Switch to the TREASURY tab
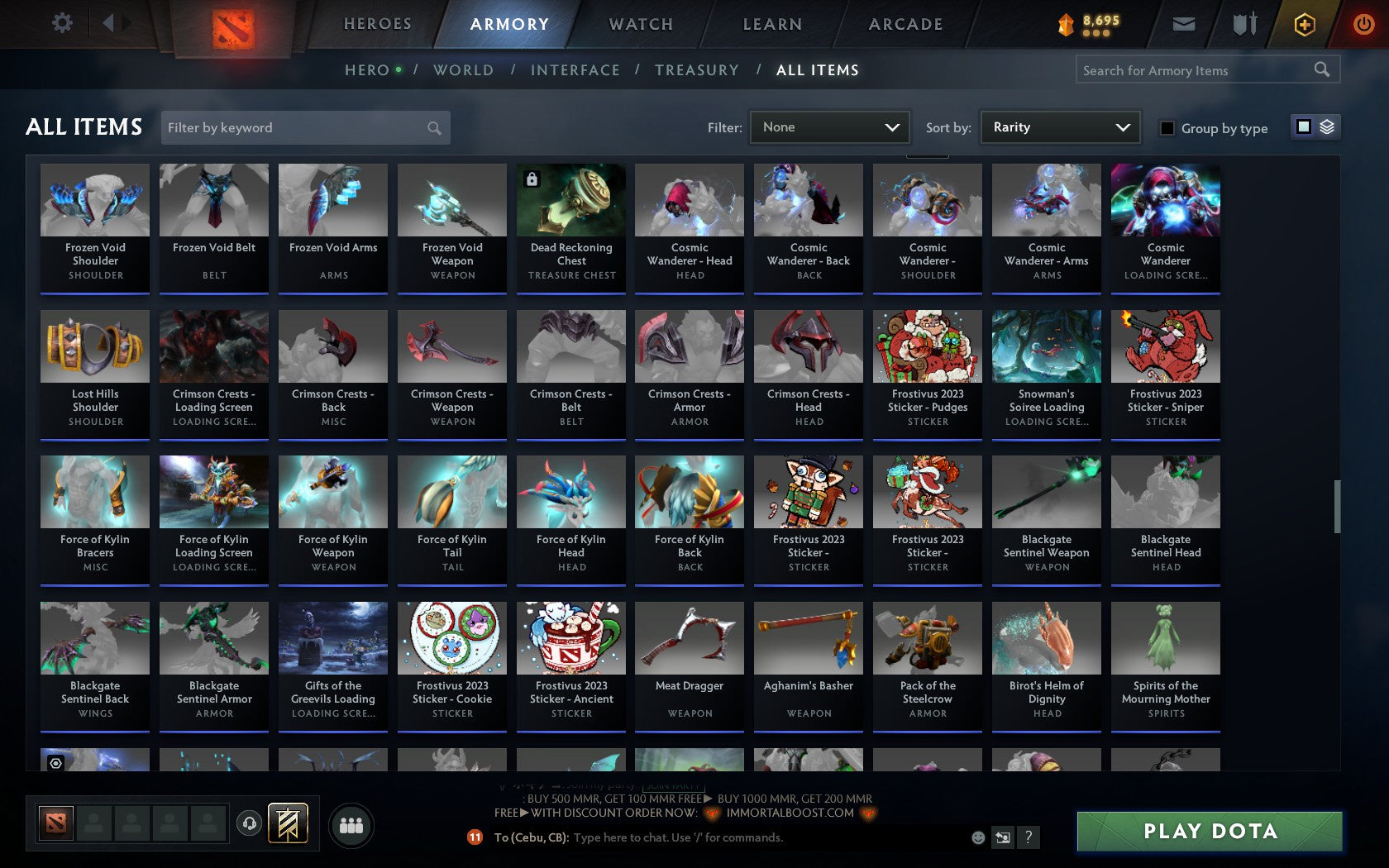The height and width of the screenshot is (868, 1389). pos(697,70)
